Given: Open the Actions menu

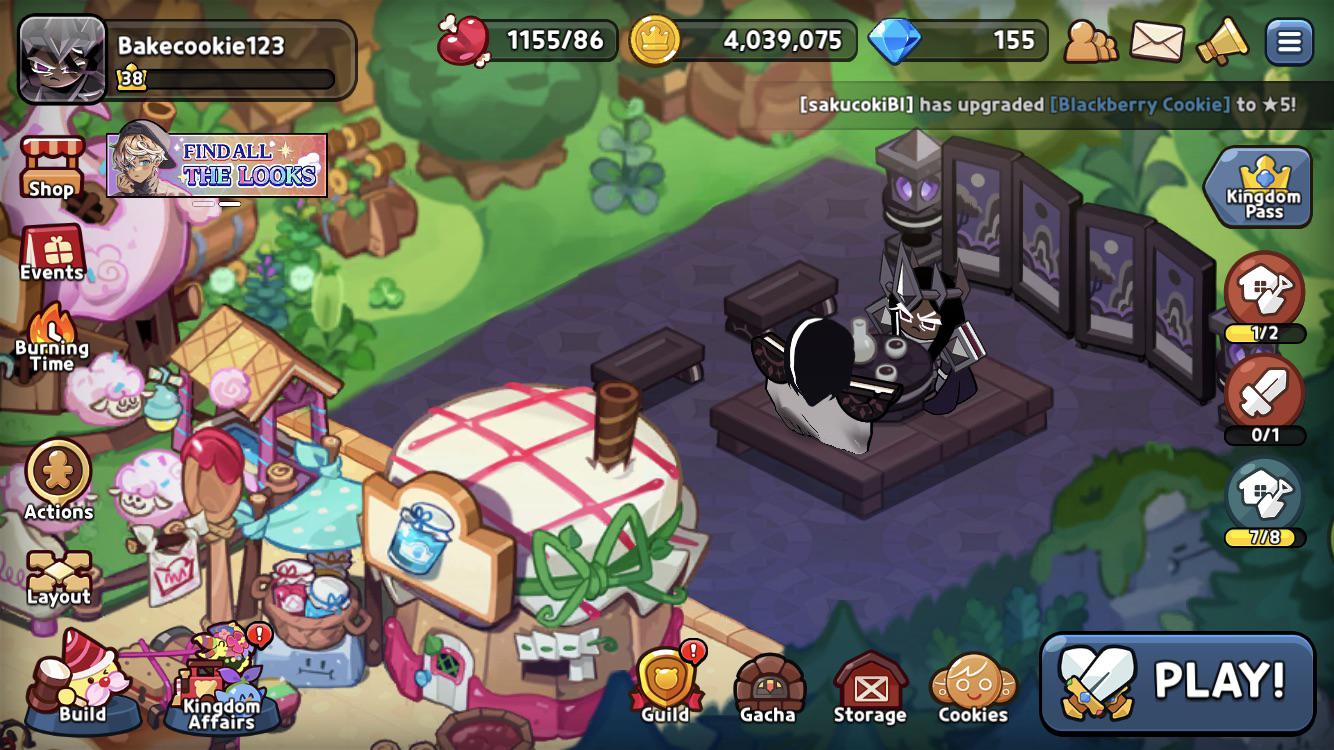Looking at the screenshot, I should pyautogui.click(x=58, y=479).
